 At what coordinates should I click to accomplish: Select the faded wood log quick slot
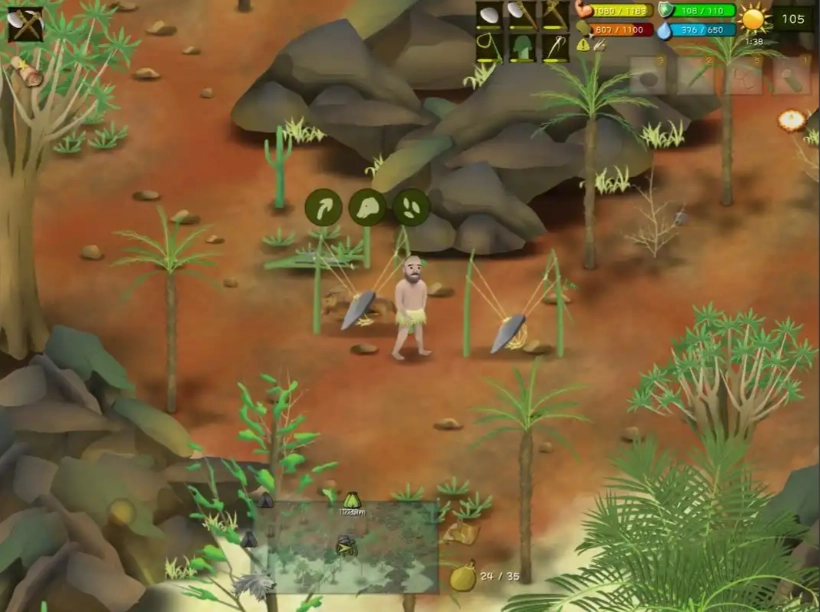(791, 76)
